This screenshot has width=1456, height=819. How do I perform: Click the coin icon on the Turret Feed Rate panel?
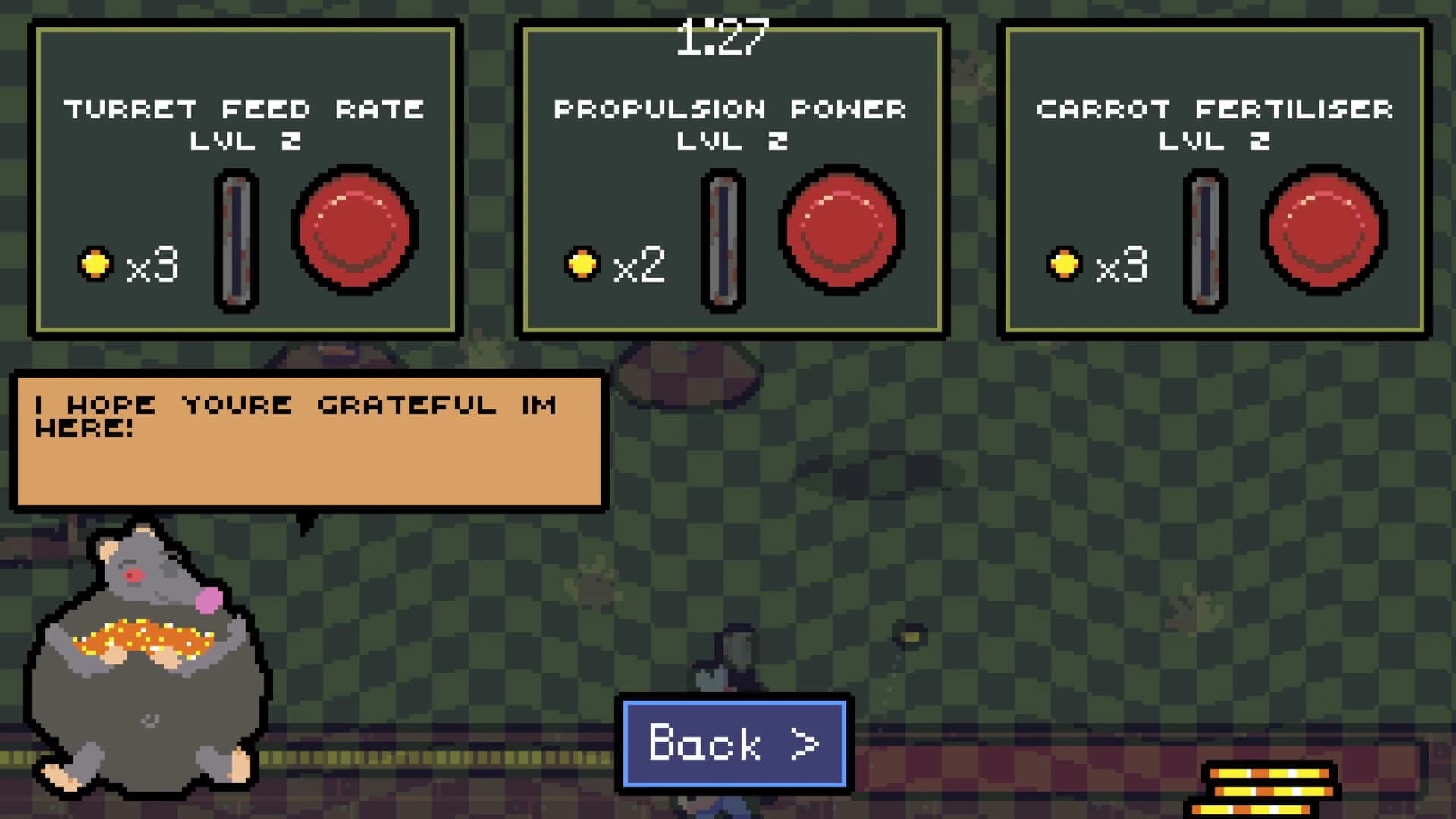(94, 264)
